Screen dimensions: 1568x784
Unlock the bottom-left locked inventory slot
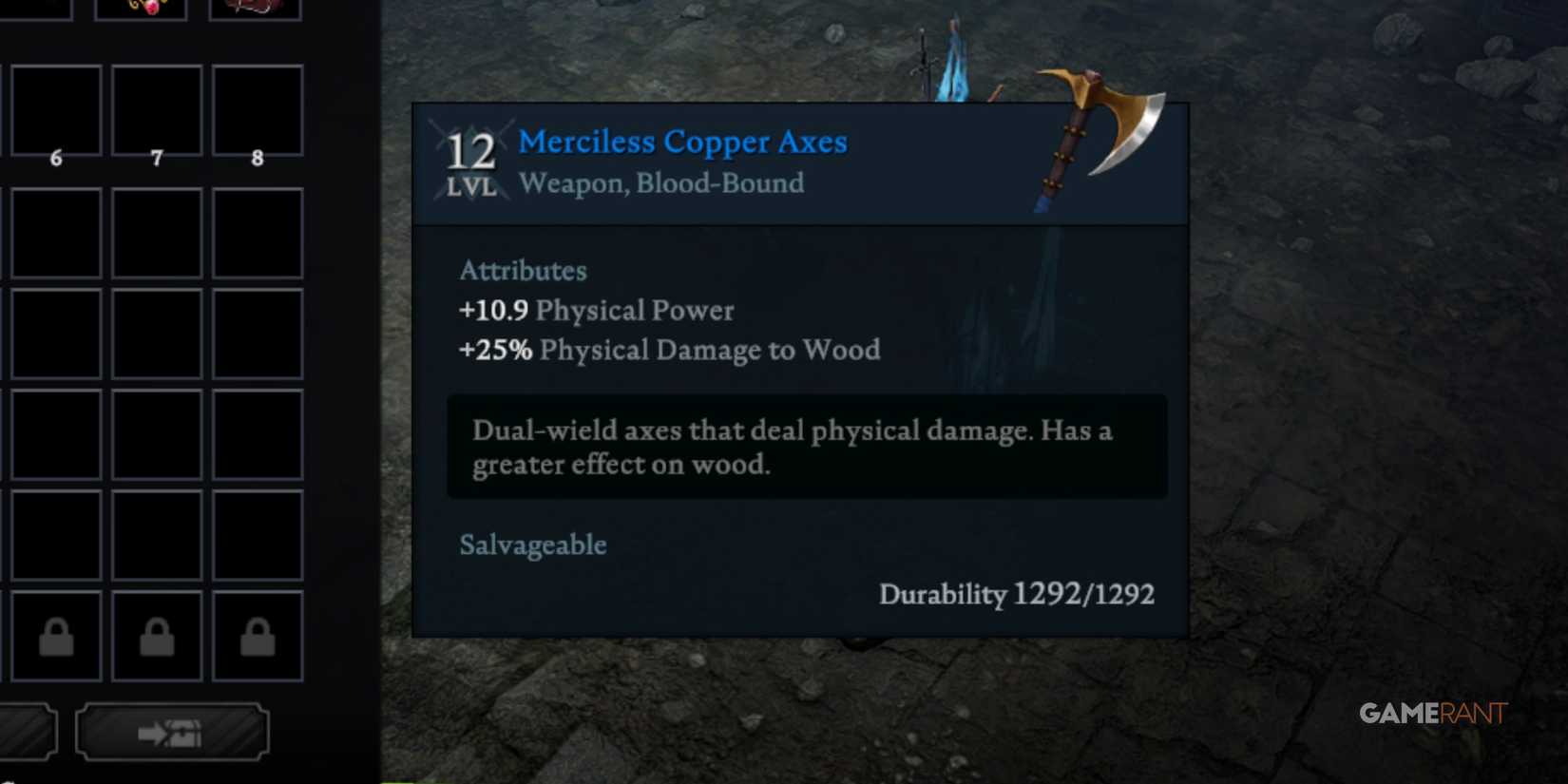tap(55, 635)
